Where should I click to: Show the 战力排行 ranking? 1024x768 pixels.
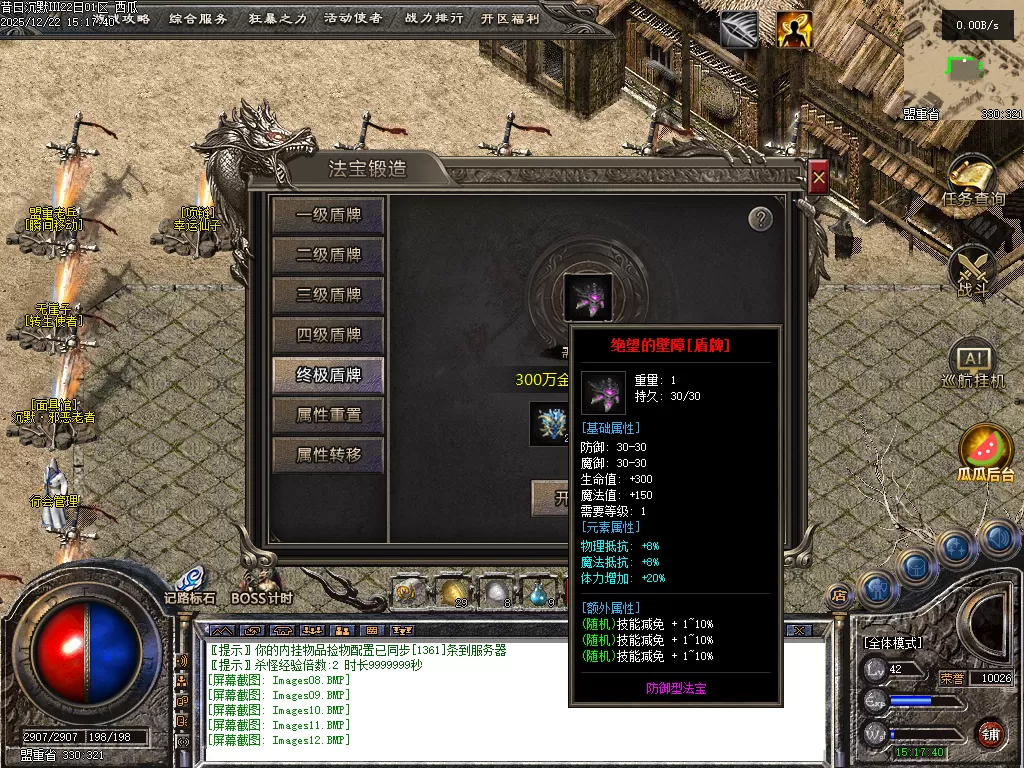pos(434,18)
